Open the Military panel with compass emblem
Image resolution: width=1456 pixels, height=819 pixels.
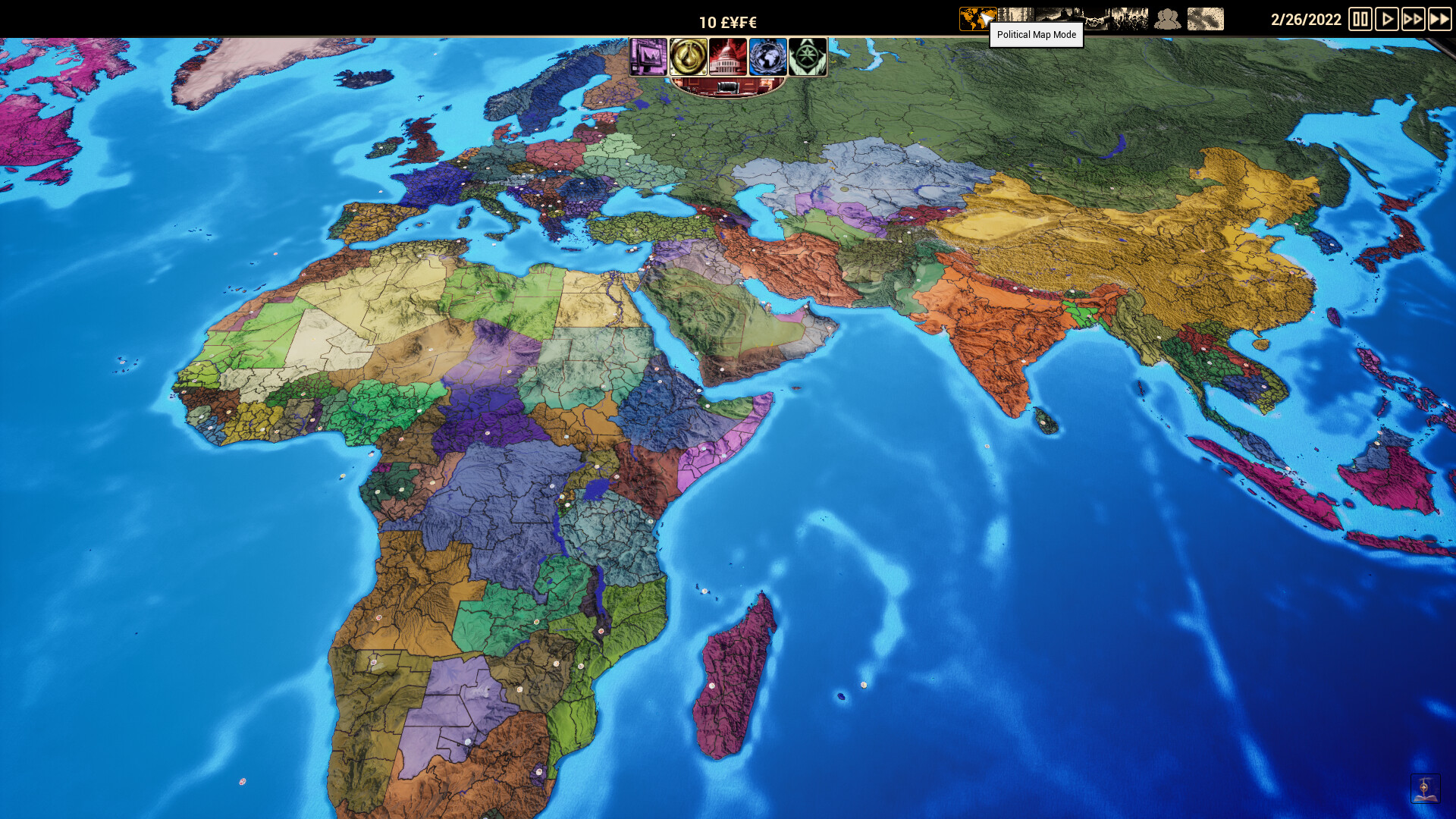(808, 57)
